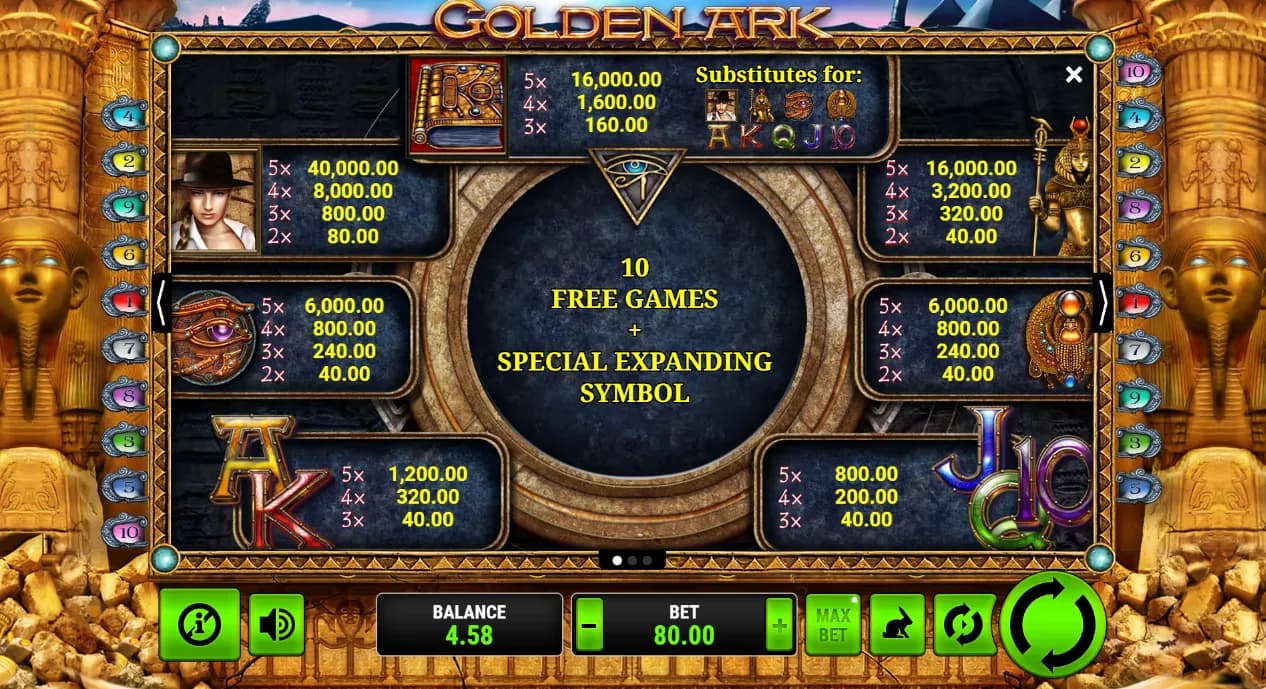Select the second paytable page dot
The height and width of the screenshot is (689, 1266).
point(632,560)
